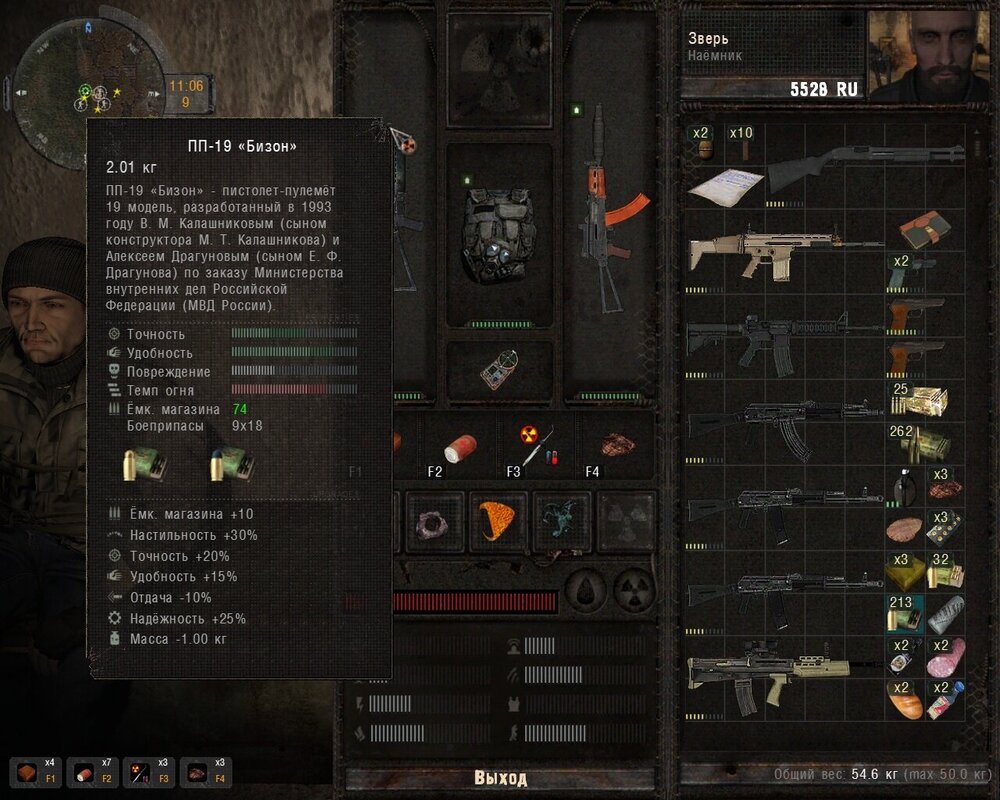
Task: Select the grey ring artifact on belt
Action: tap(436, 521)
